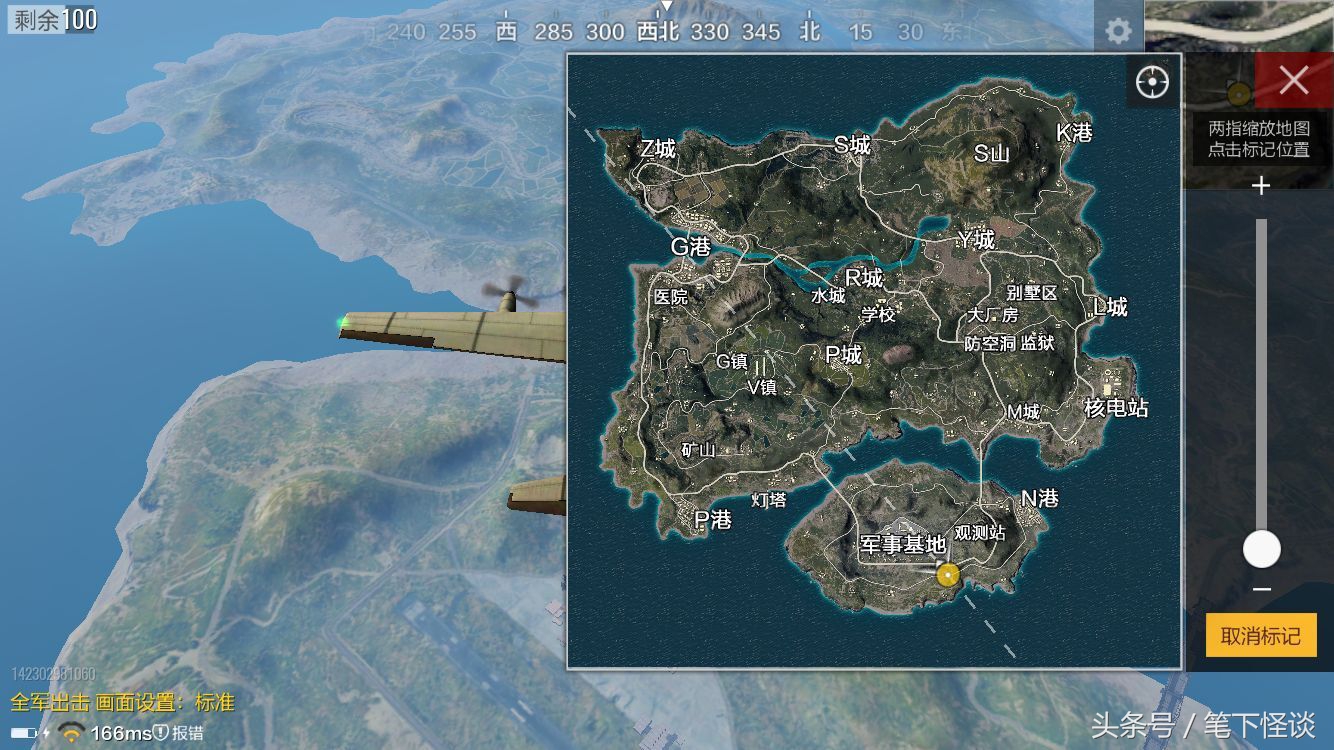
Task: Mark 学校 on the map
Action: (x=878, y=314)
